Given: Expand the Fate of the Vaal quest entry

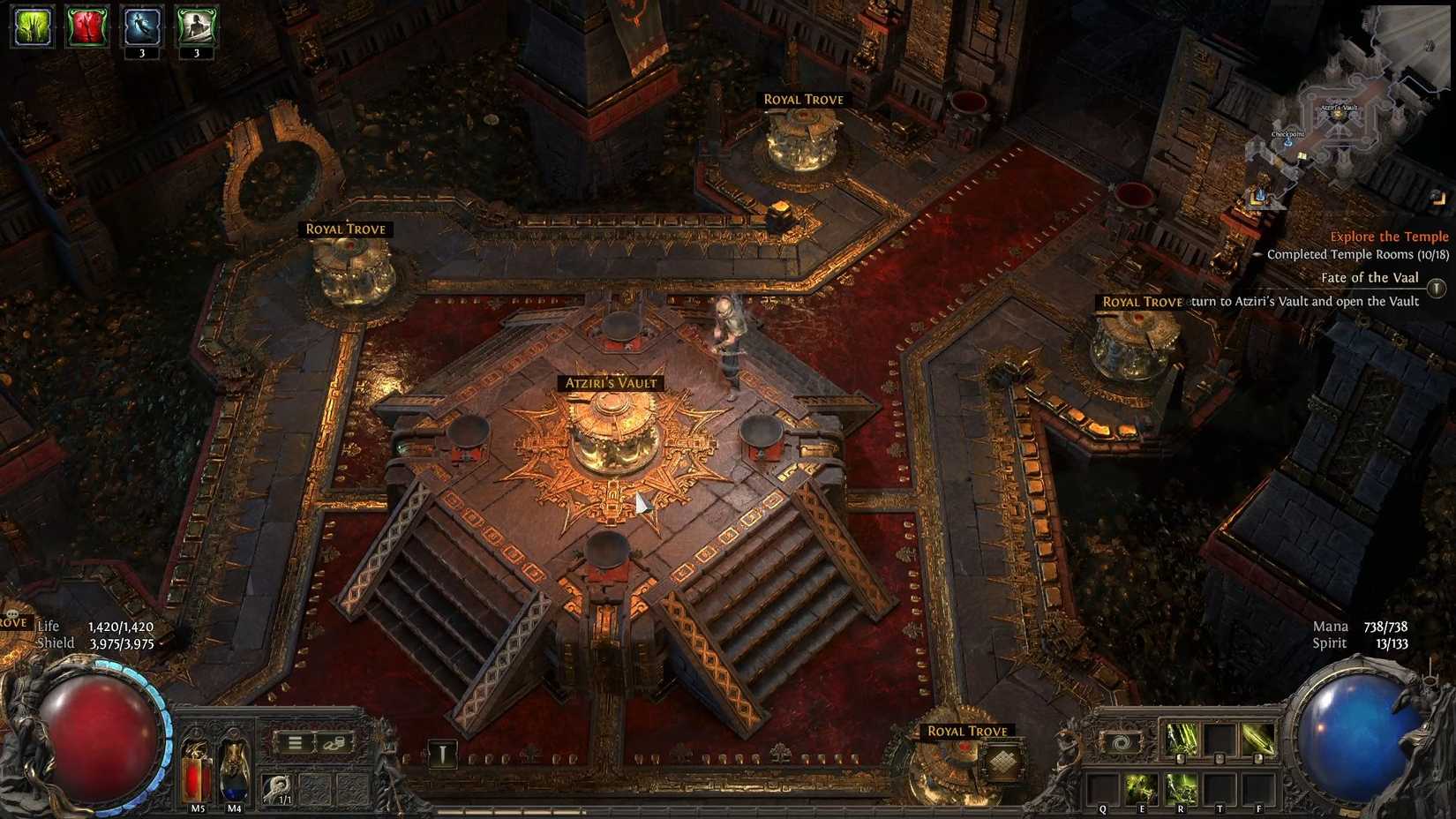Looking at the screenshot, I should (1370, 278).
